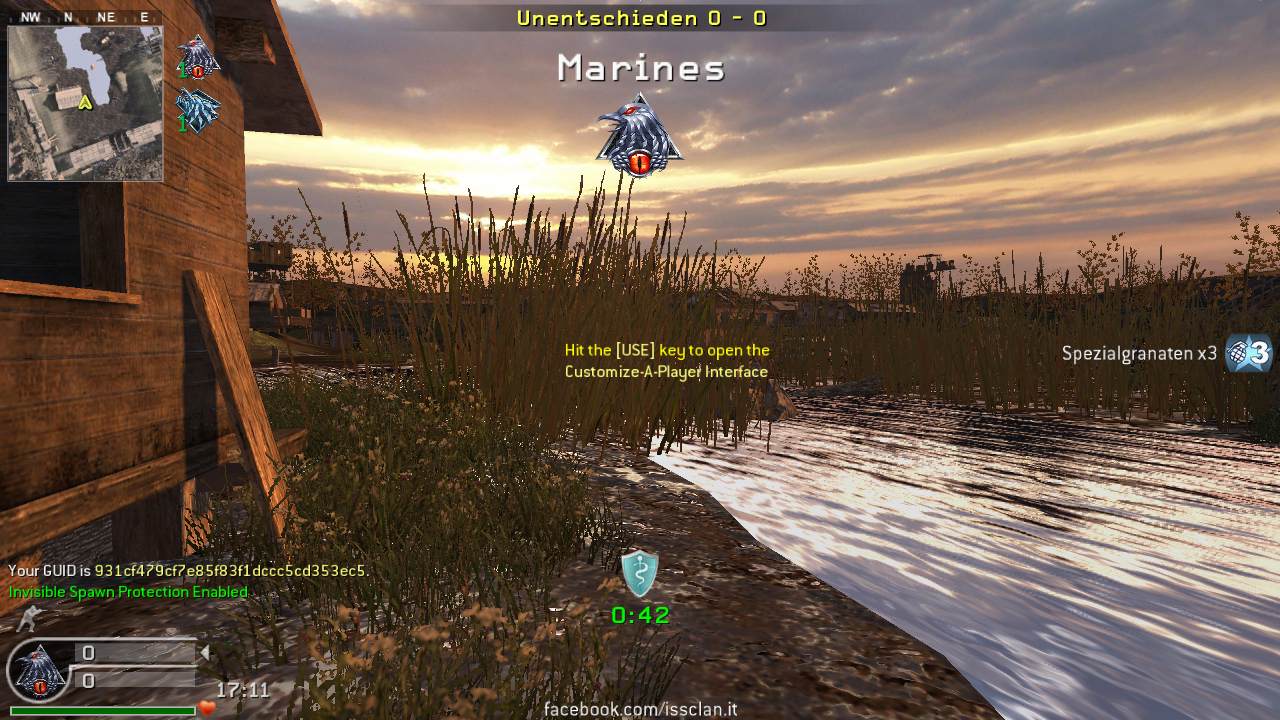
Task: Select the blue team icon beside minimap
Action: [x=198, y=111]
